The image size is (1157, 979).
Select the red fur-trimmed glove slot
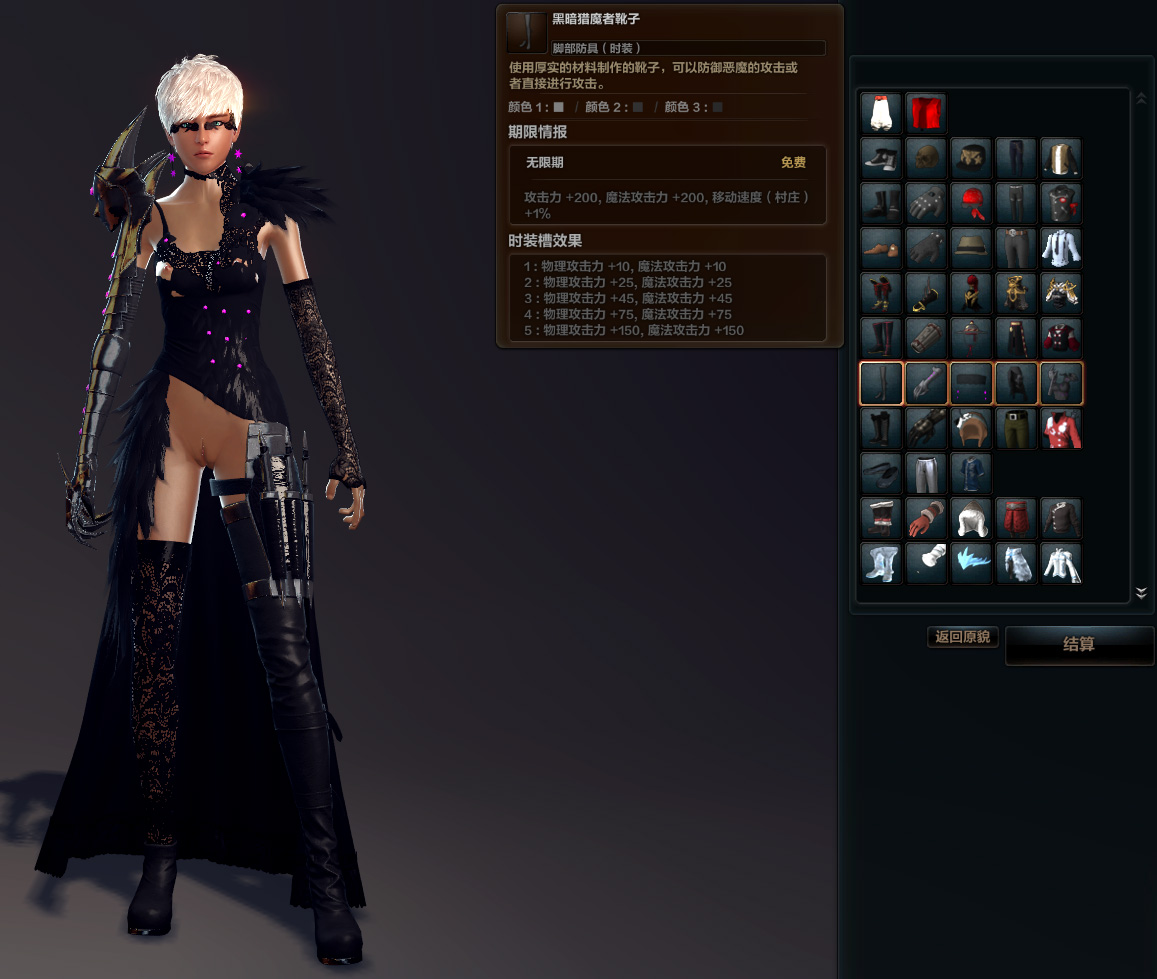(926, 519)
